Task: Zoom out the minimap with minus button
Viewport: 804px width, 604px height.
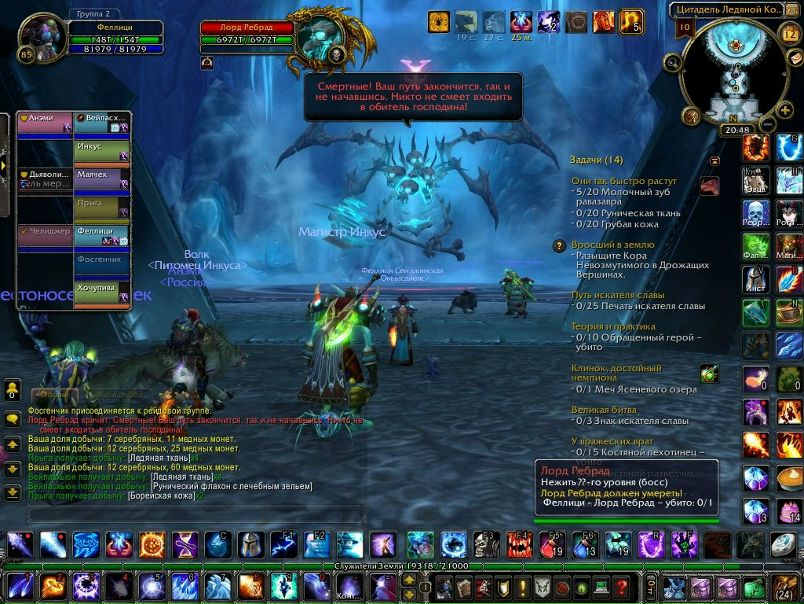Action: click(x=768, y=124)
